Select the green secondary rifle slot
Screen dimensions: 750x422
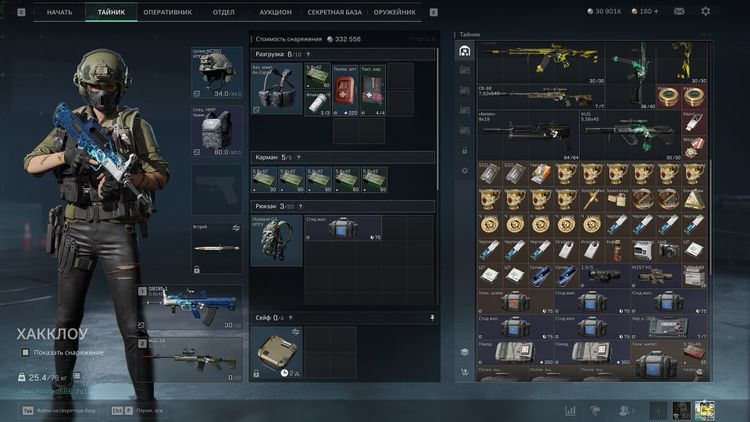pyautogui.click(x=190, y=357)
